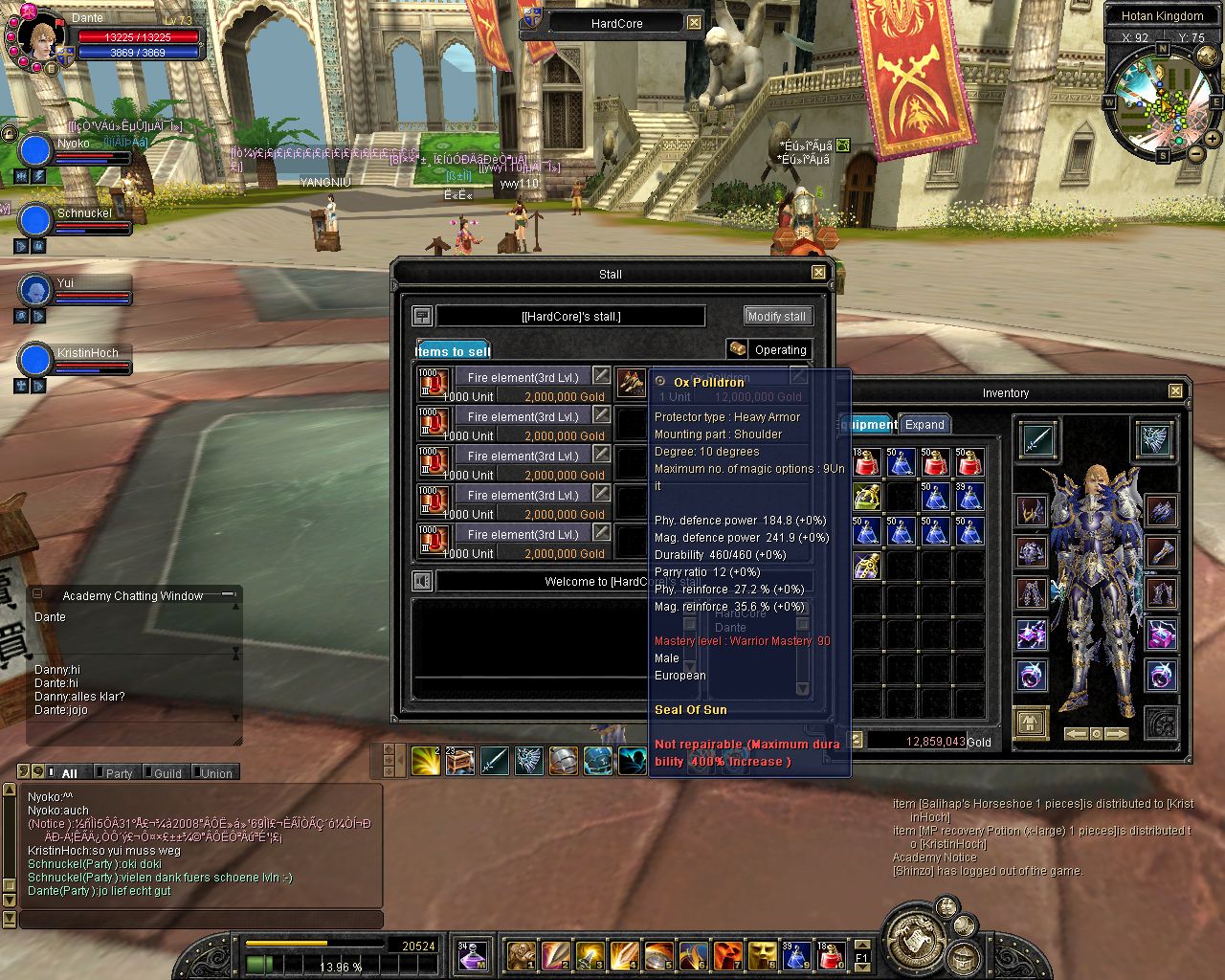Show the Union chat tab
This screenshot has width=1225, height=980.
coord(216,773)
